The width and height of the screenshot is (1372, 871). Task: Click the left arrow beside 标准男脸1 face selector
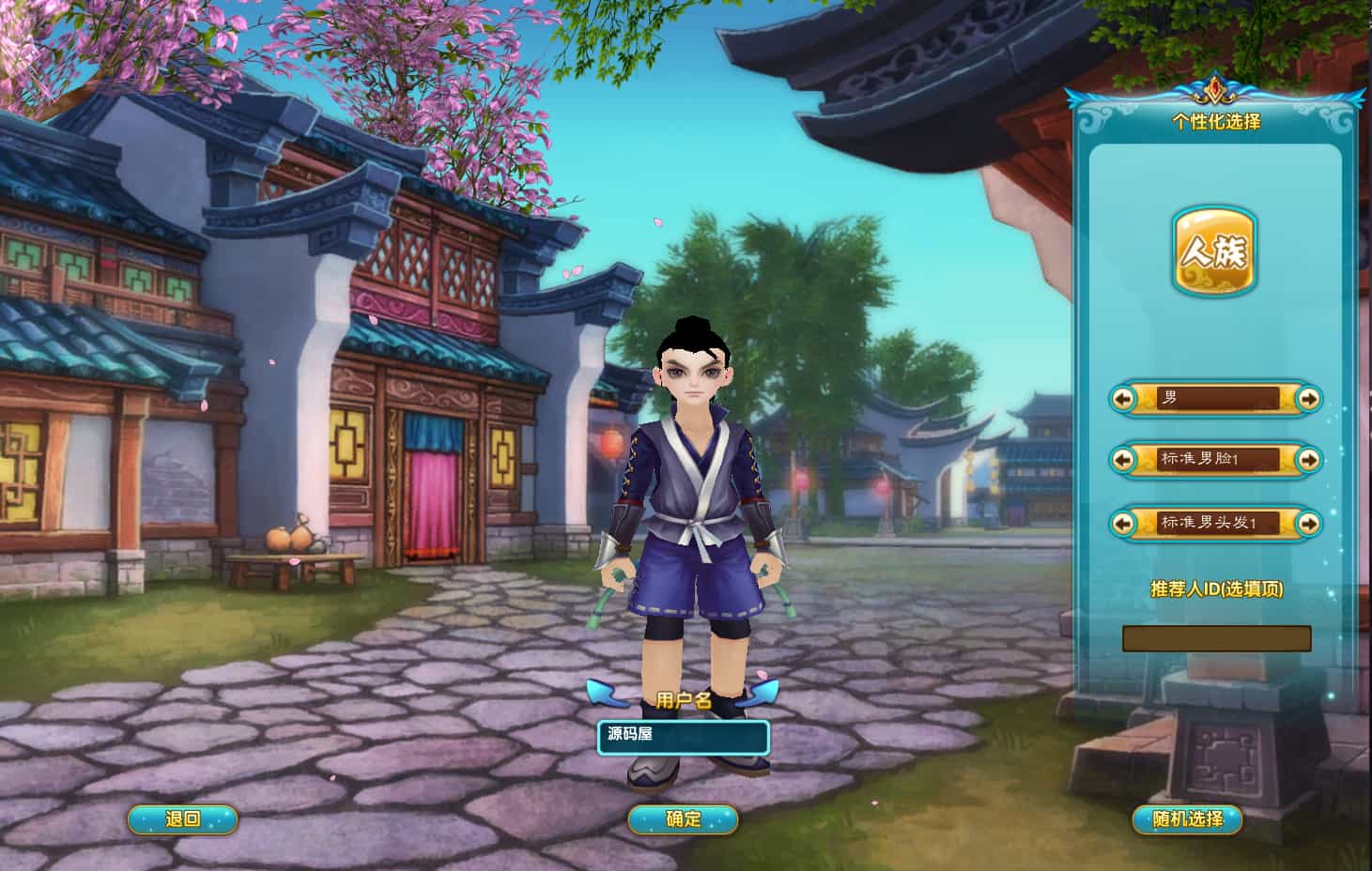pos(1125,460)
